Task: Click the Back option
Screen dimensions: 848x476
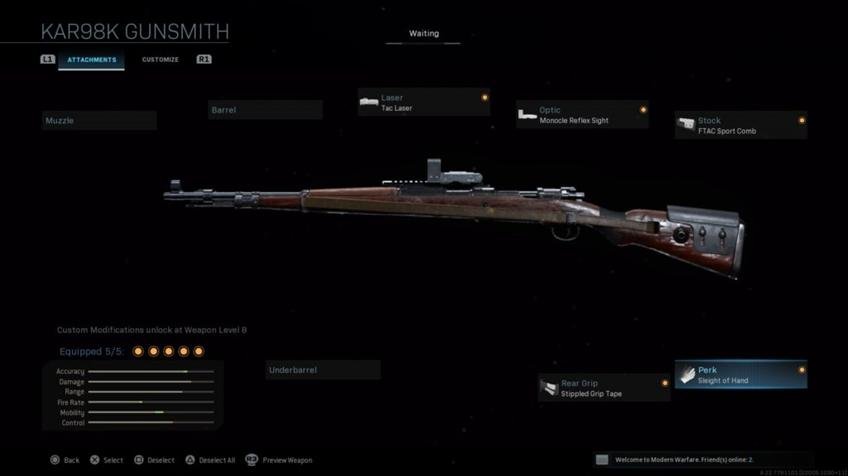Action: tap(65, 460)
